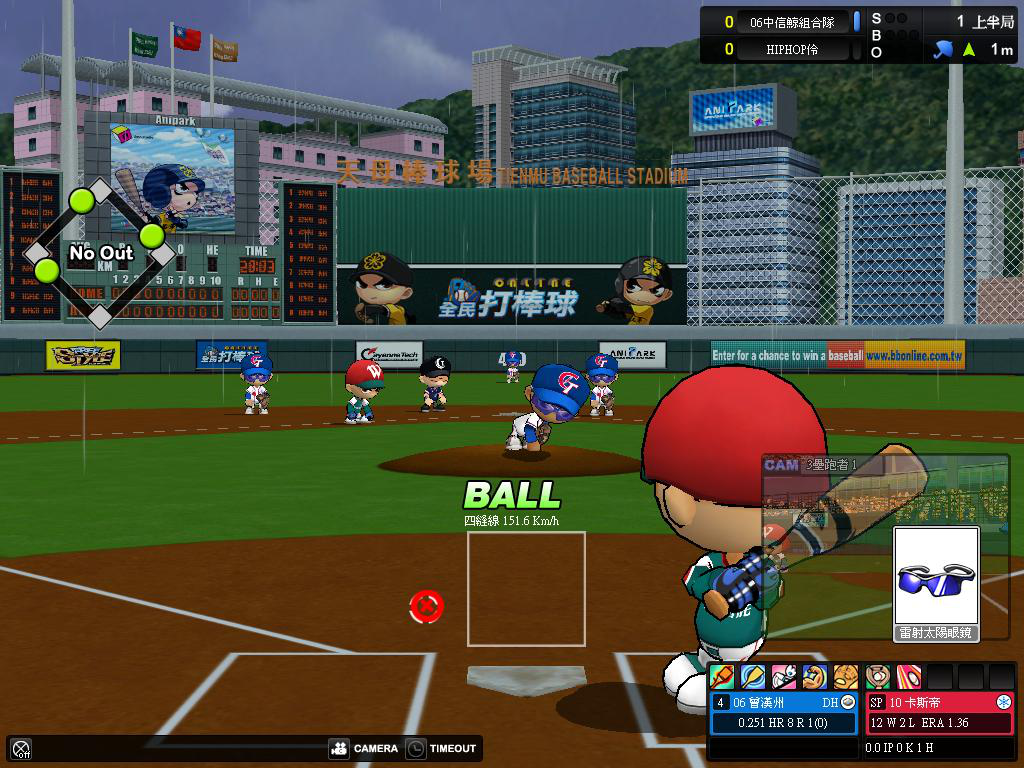Click the base runner diamond indicator
This screenshot has width=1024, height=768.
pos(99,254)
